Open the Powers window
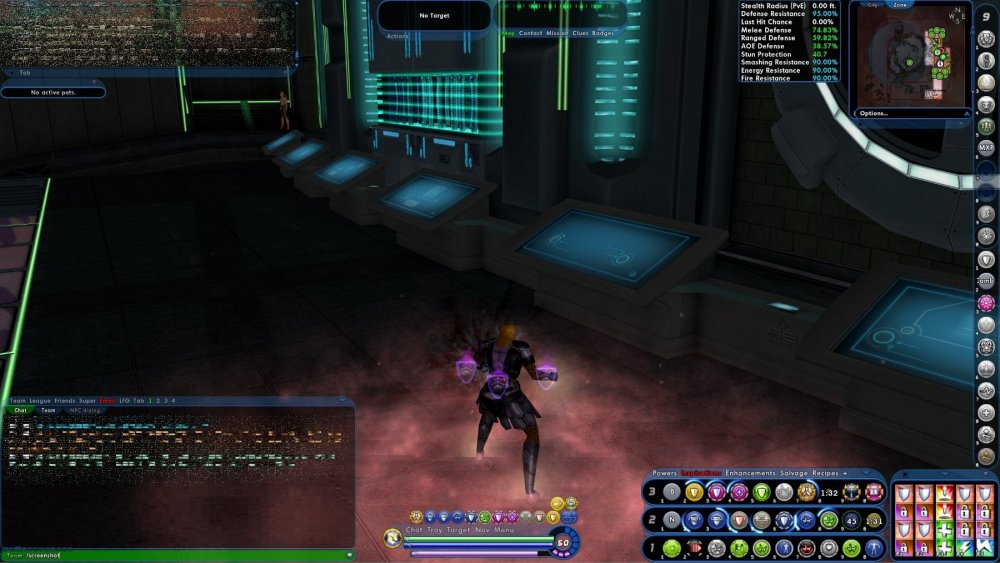 coord(664,472)
